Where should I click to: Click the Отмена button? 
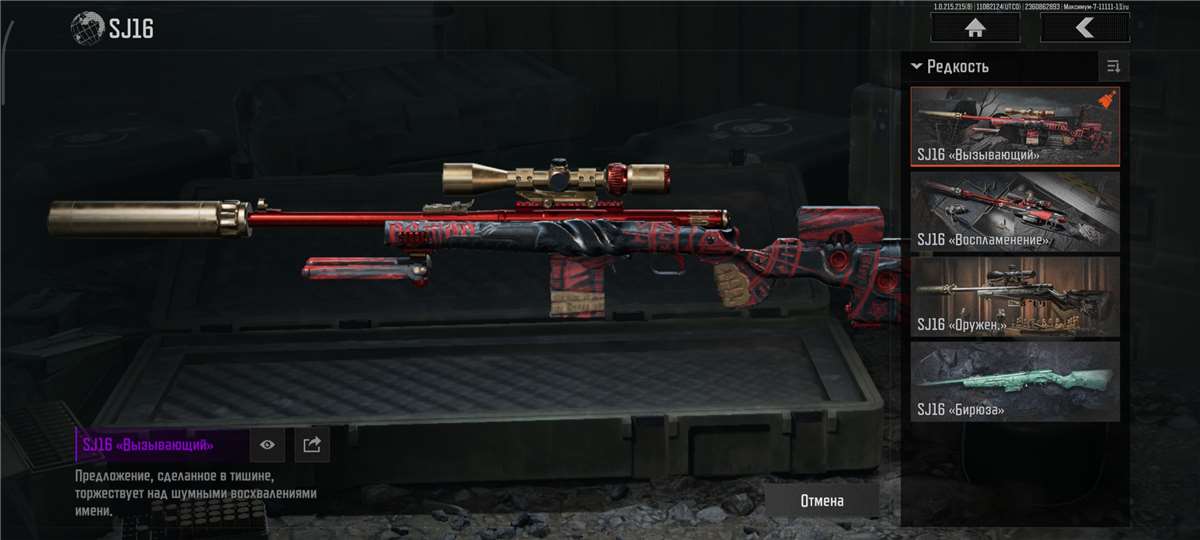point(822,500)
